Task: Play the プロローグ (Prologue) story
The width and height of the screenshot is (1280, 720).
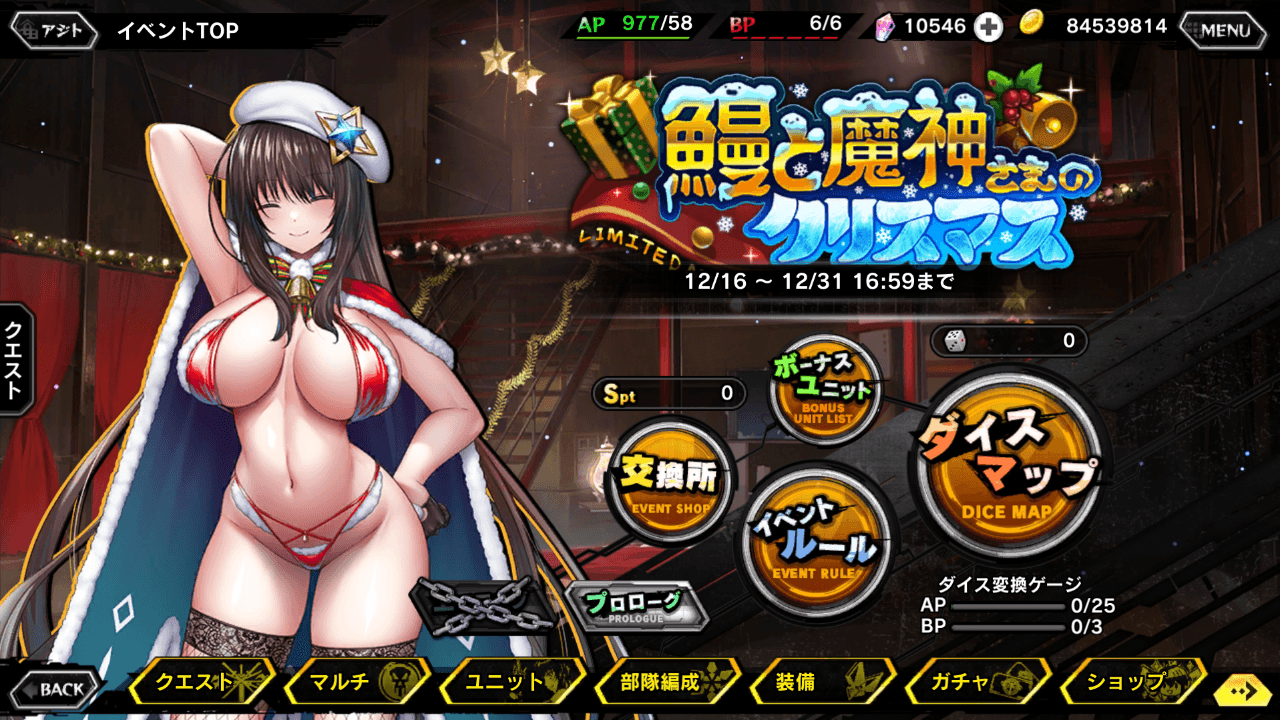Action: tap(638, 606)
